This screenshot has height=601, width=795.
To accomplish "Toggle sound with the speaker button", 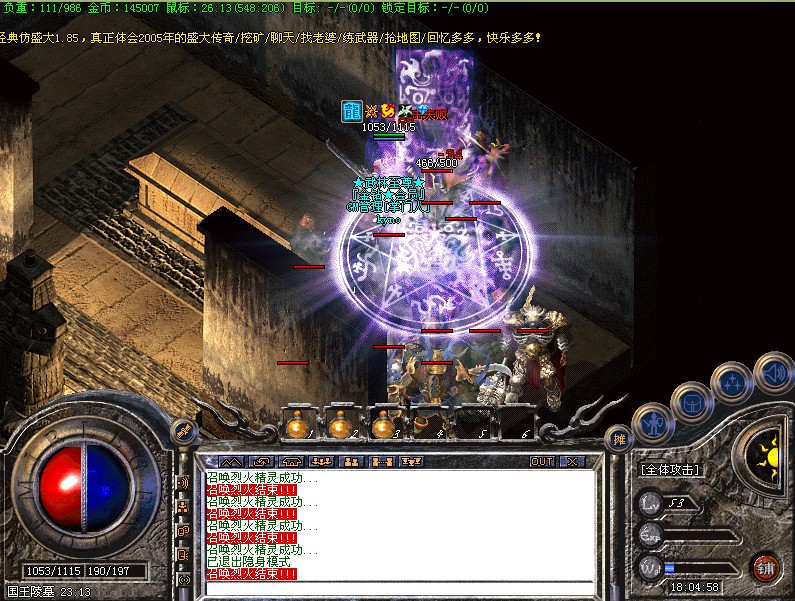I will coord(773,372).
